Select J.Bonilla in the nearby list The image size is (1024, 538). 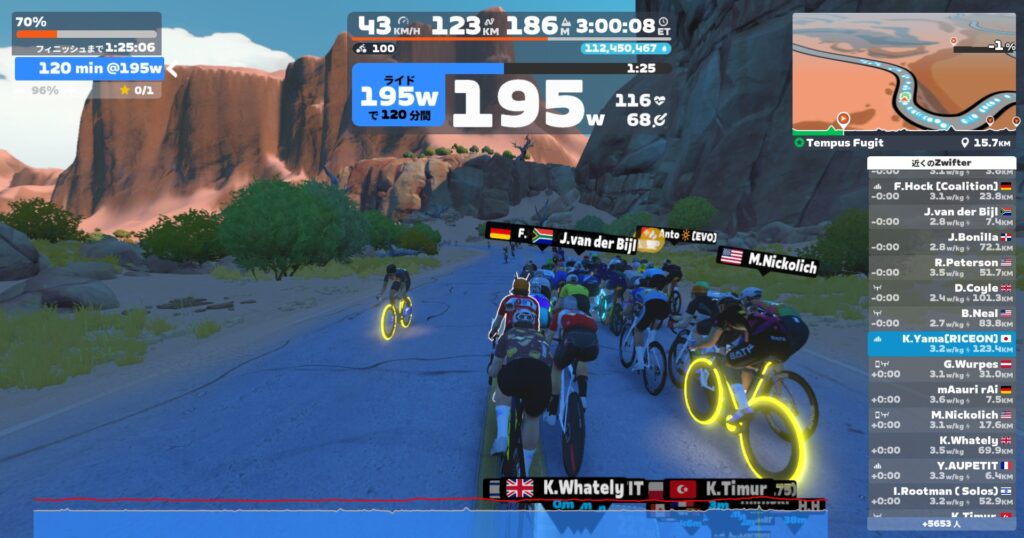pos(941,241)
